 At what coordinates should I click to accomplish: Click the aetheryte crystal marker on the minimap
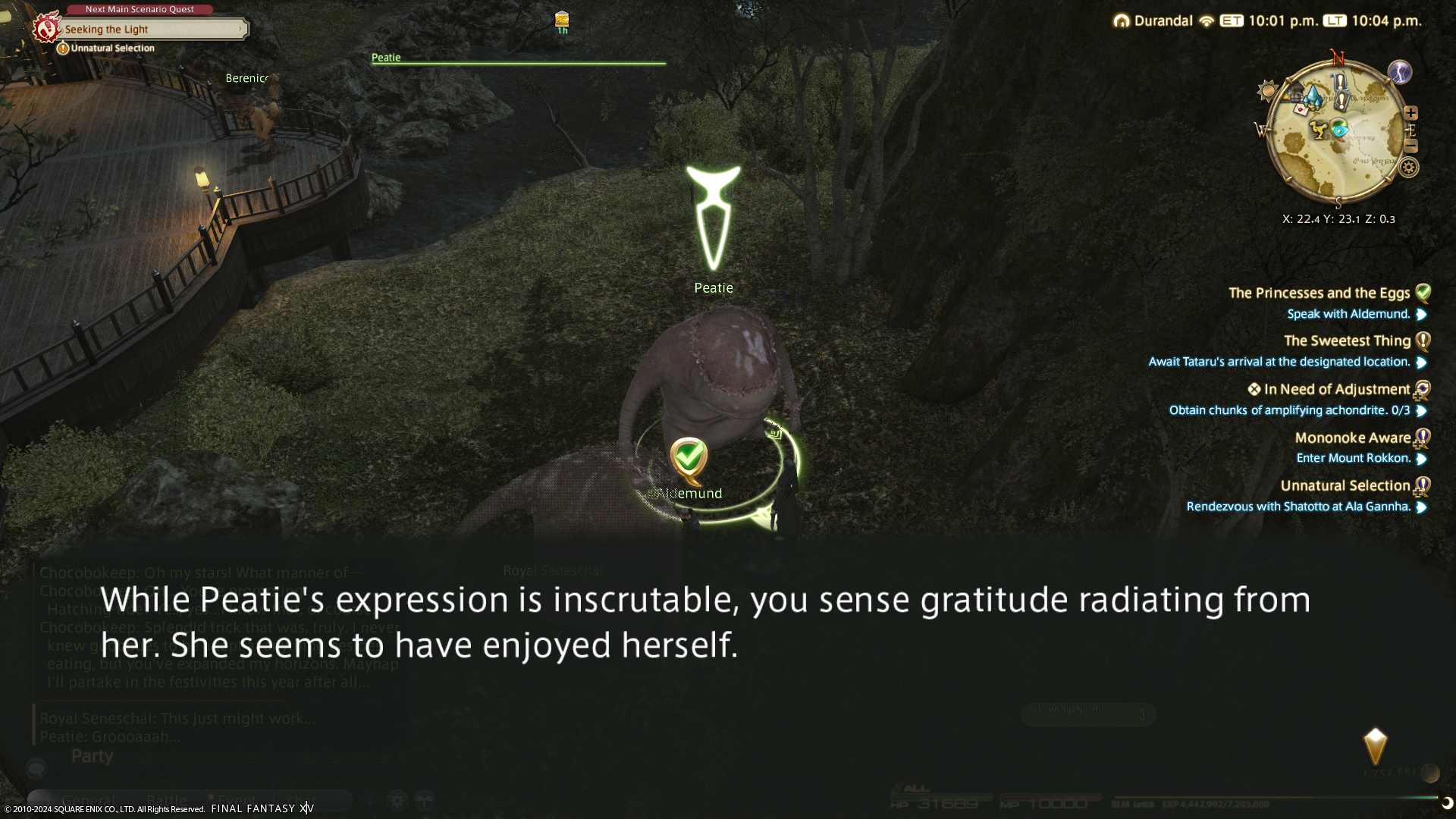click(x=1313, y=96)
